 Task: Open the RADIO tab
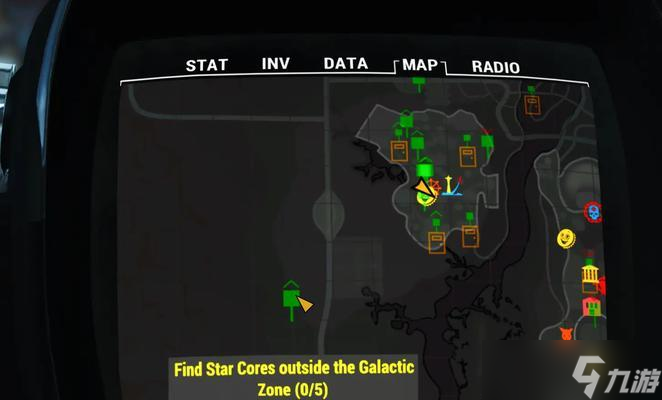[496, 67]
